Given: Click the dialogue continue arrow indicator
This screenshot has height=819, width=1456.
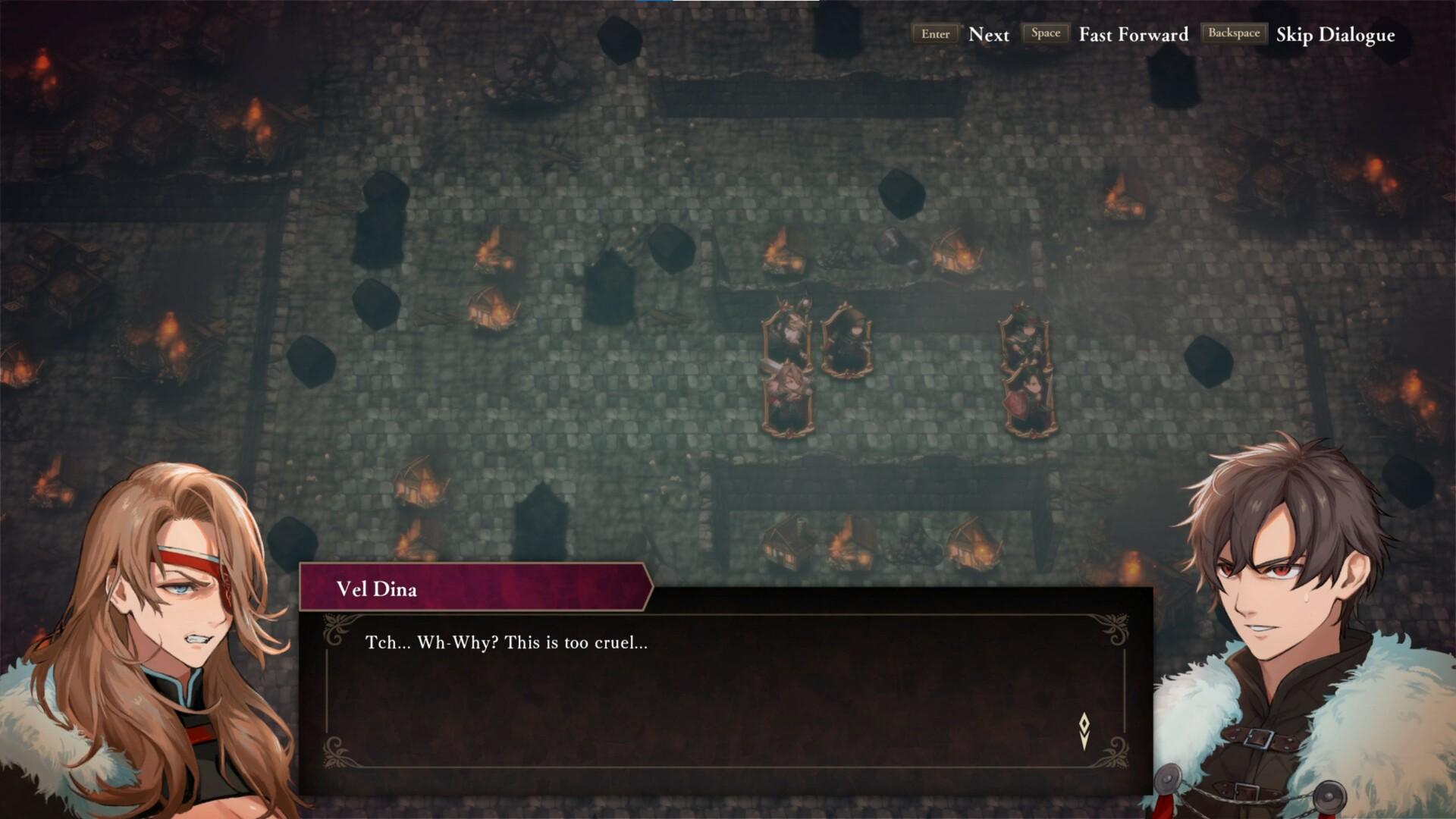Looking at the screenshot, I should [x=1084, y=730].
